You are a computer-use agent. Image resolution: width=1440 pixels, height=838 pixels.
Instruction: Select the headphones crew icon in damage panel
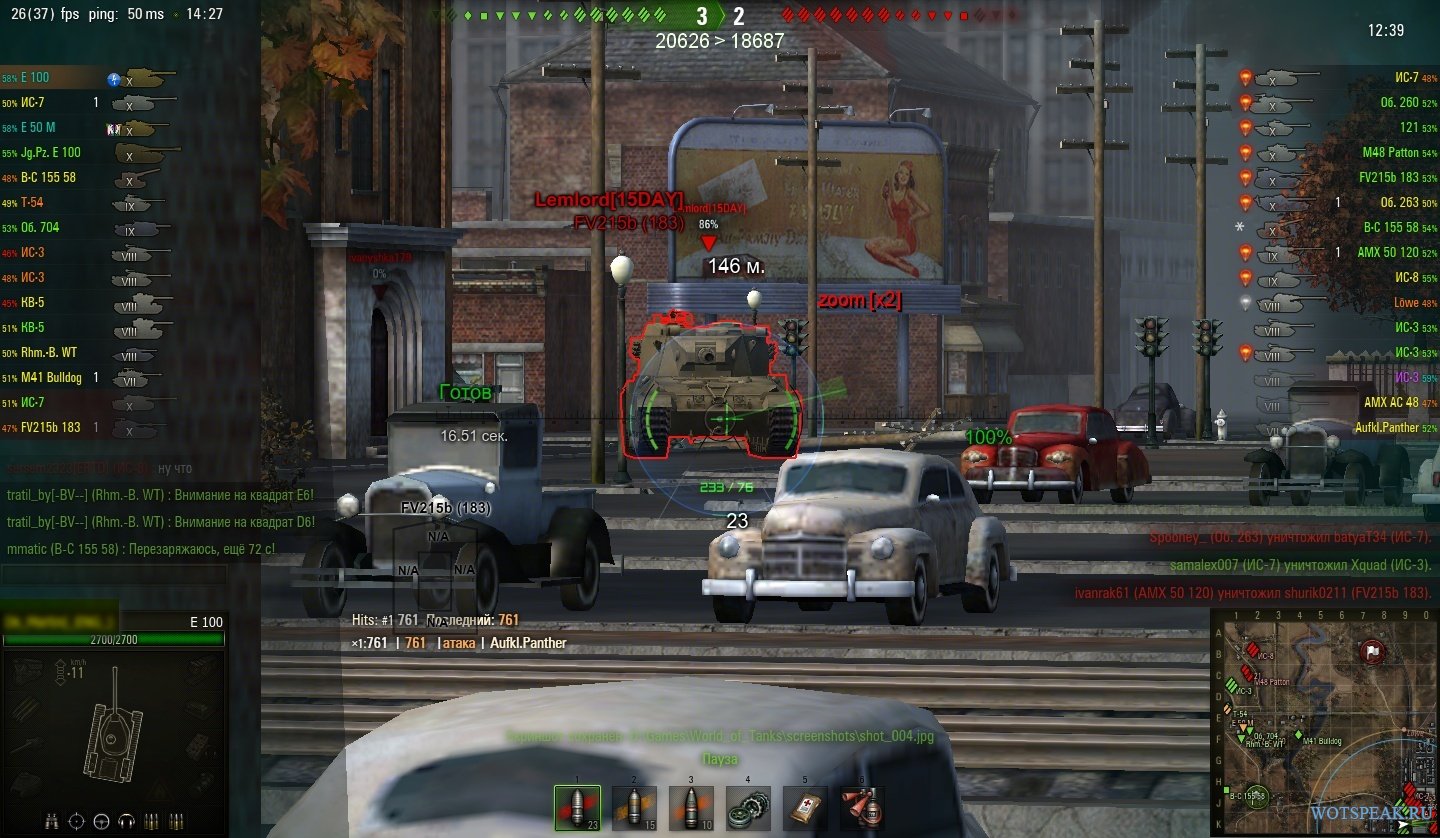coord(126,822)
